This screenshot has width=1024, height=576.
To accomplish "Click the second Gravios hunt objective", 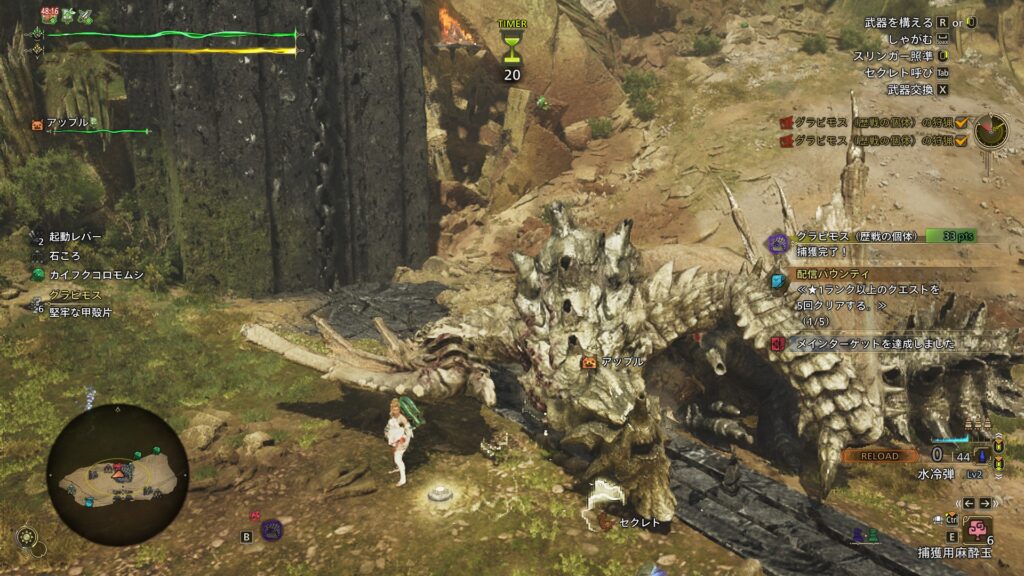I will [873, 141].
